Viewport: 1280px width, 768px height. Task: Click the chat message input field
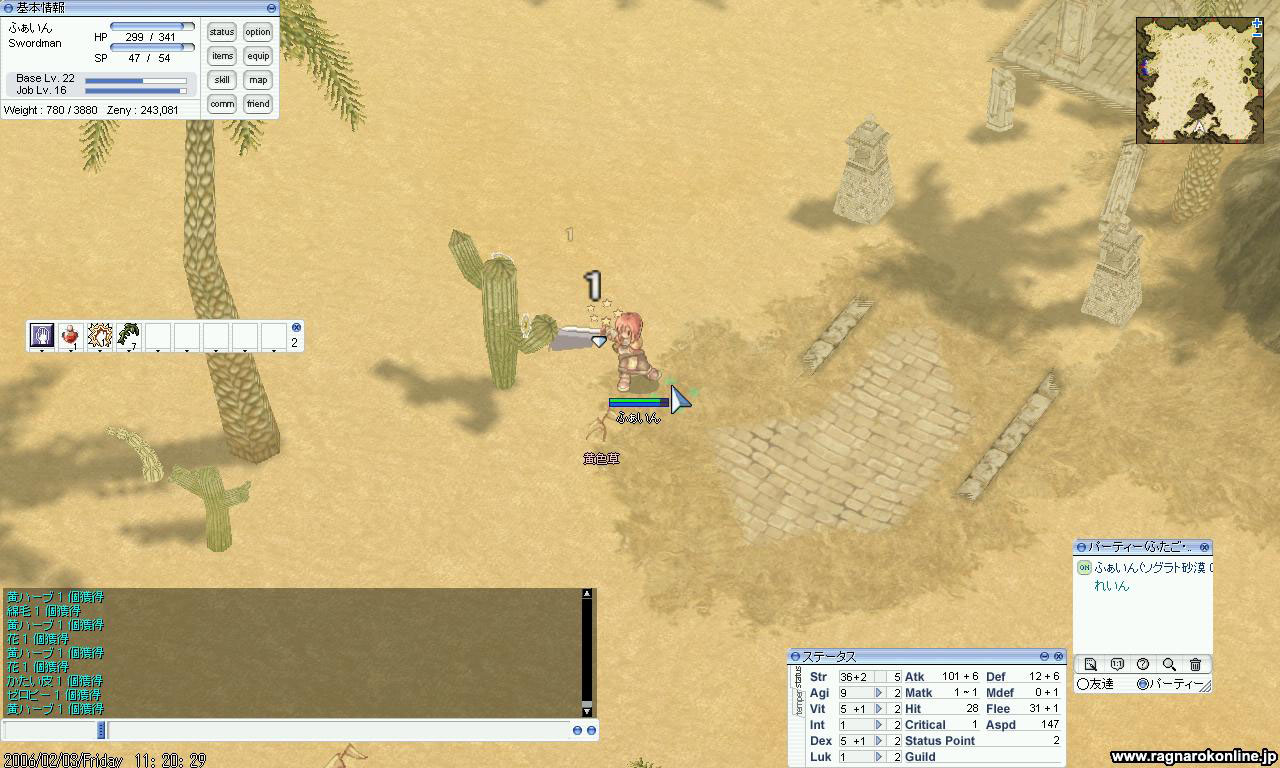(340, 731)
